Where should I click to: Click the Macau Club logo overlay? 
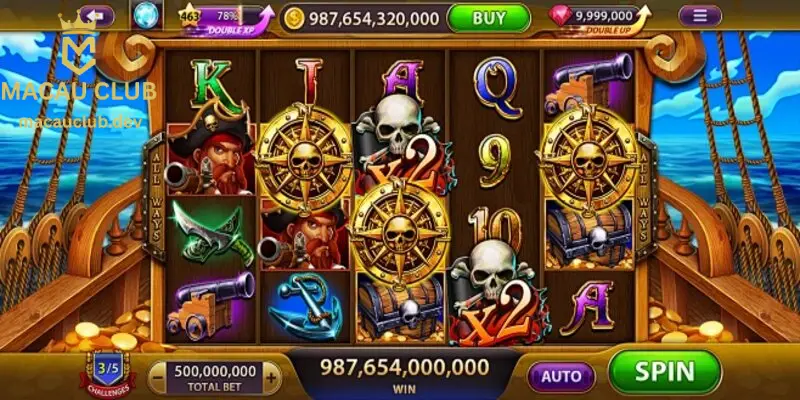tap(78, 75)
